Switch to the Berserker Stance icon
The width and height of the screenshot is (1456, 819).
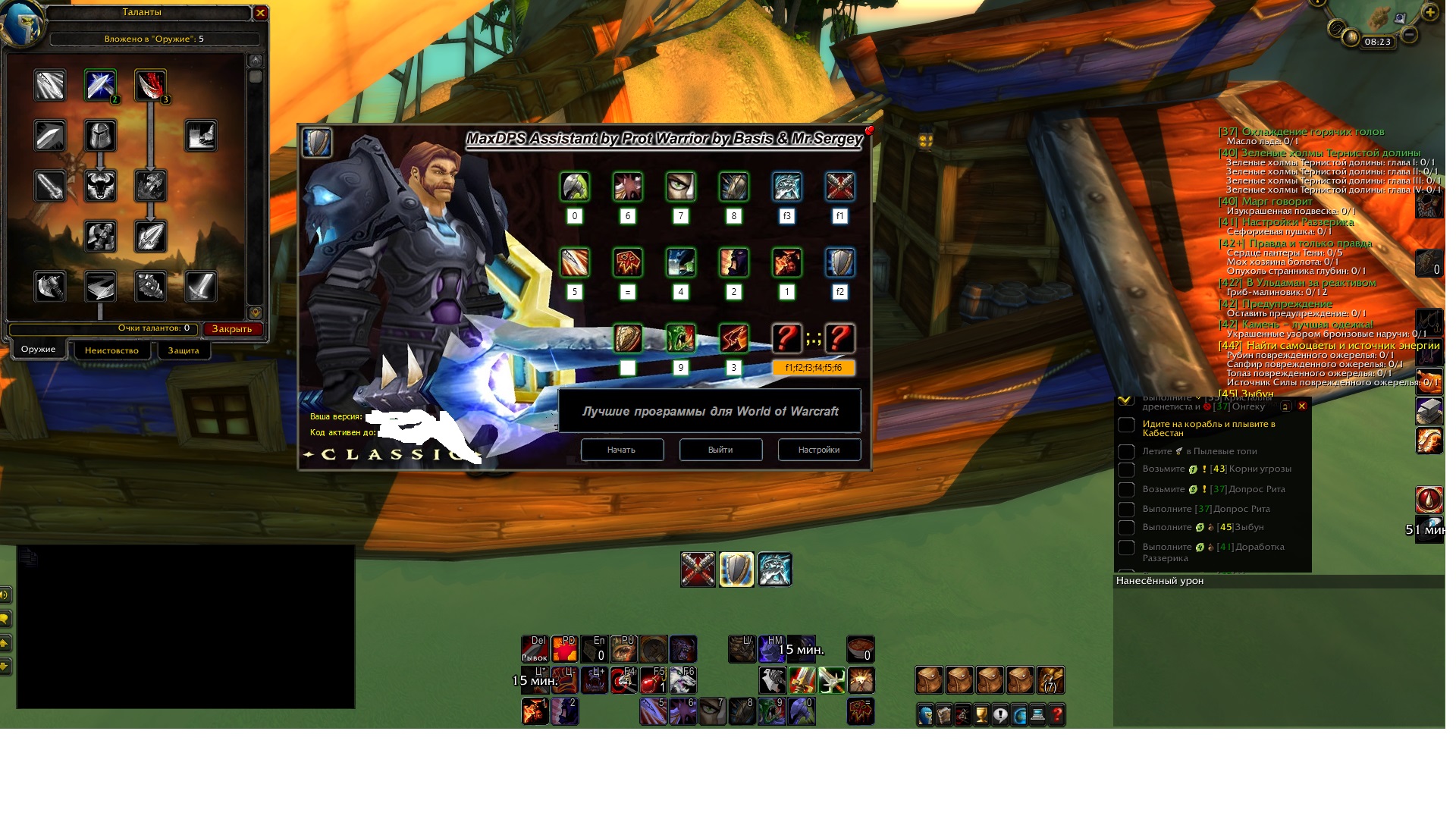(774, 570)
